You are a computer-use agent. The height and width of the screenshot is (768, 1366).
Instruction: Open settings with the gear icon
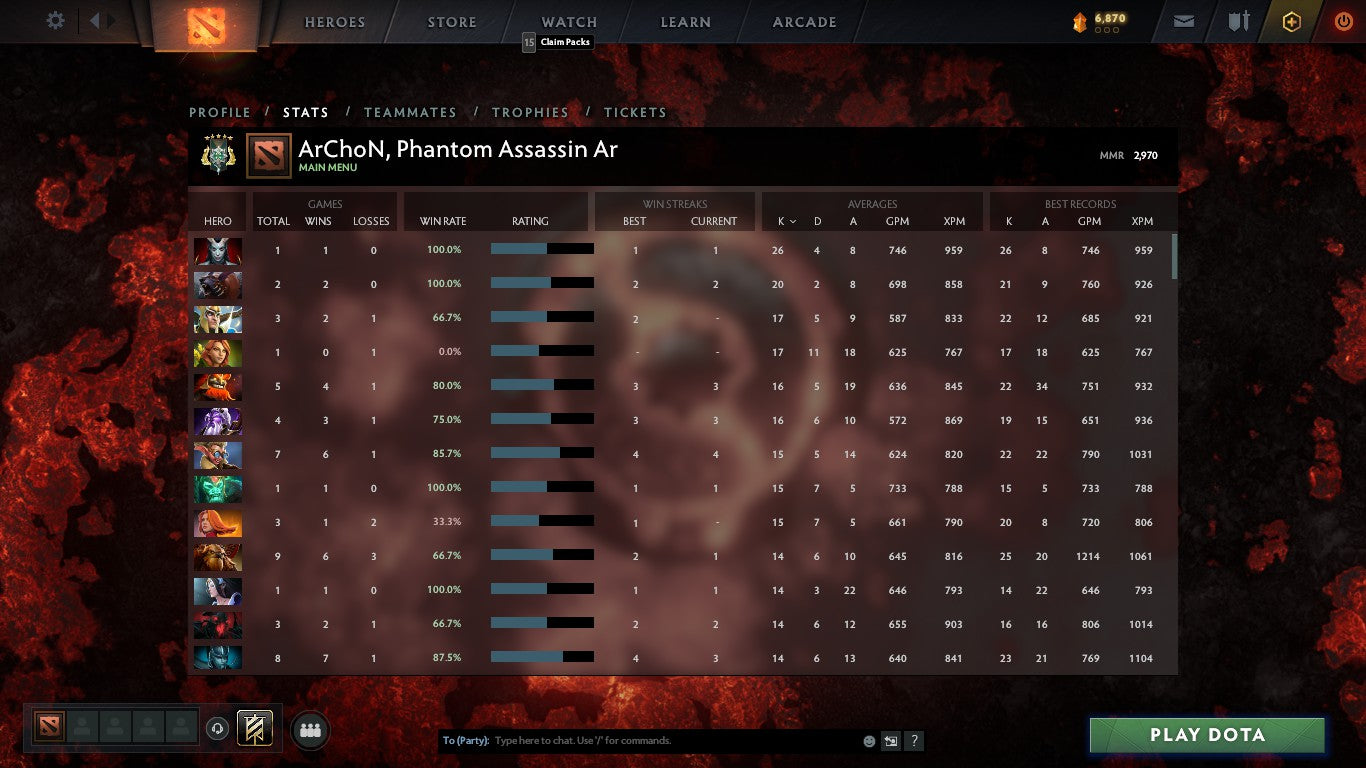click(55, 20)
